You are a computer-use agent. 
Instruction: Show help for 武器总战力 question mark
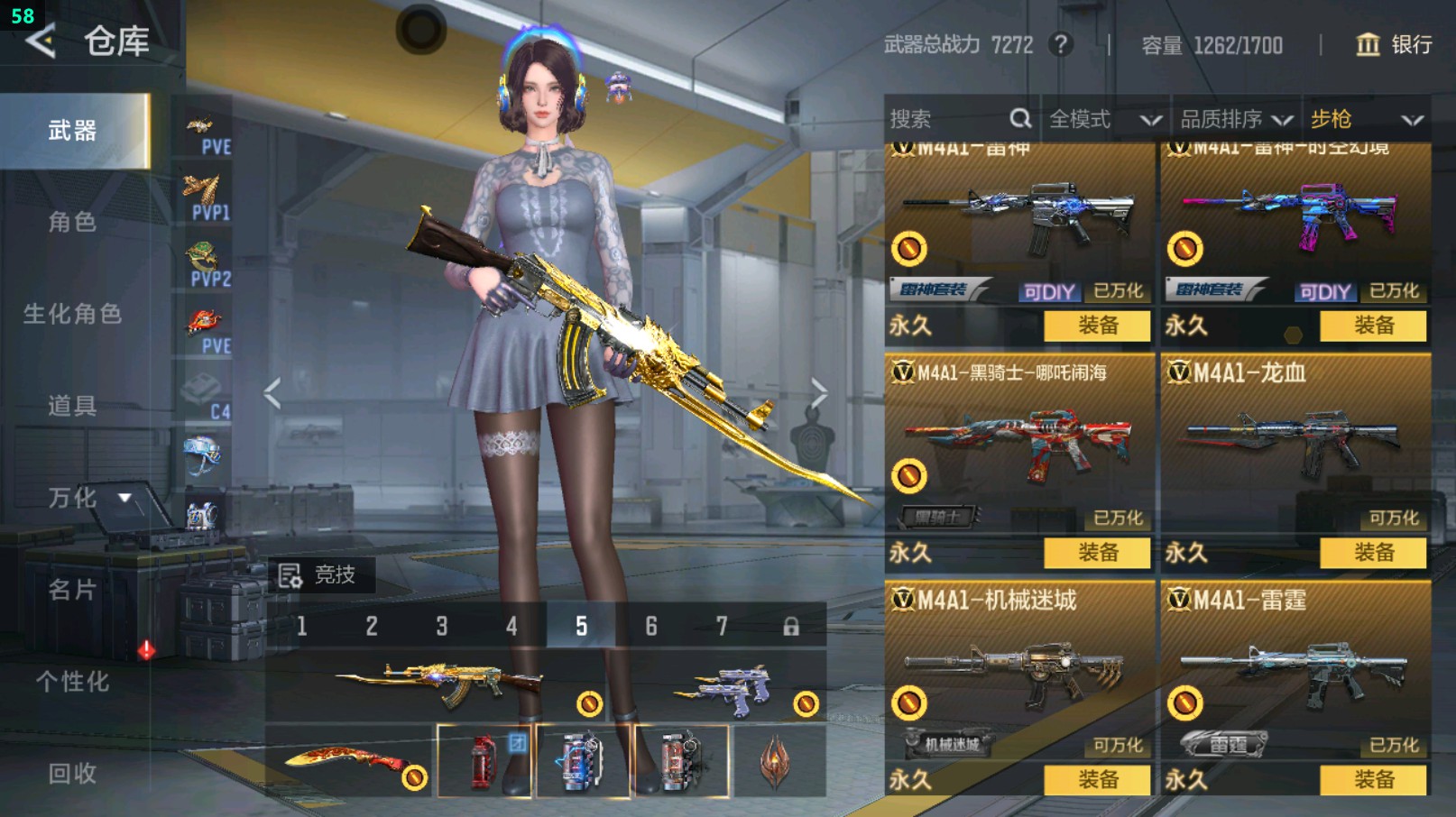[x=1061, y=44]
